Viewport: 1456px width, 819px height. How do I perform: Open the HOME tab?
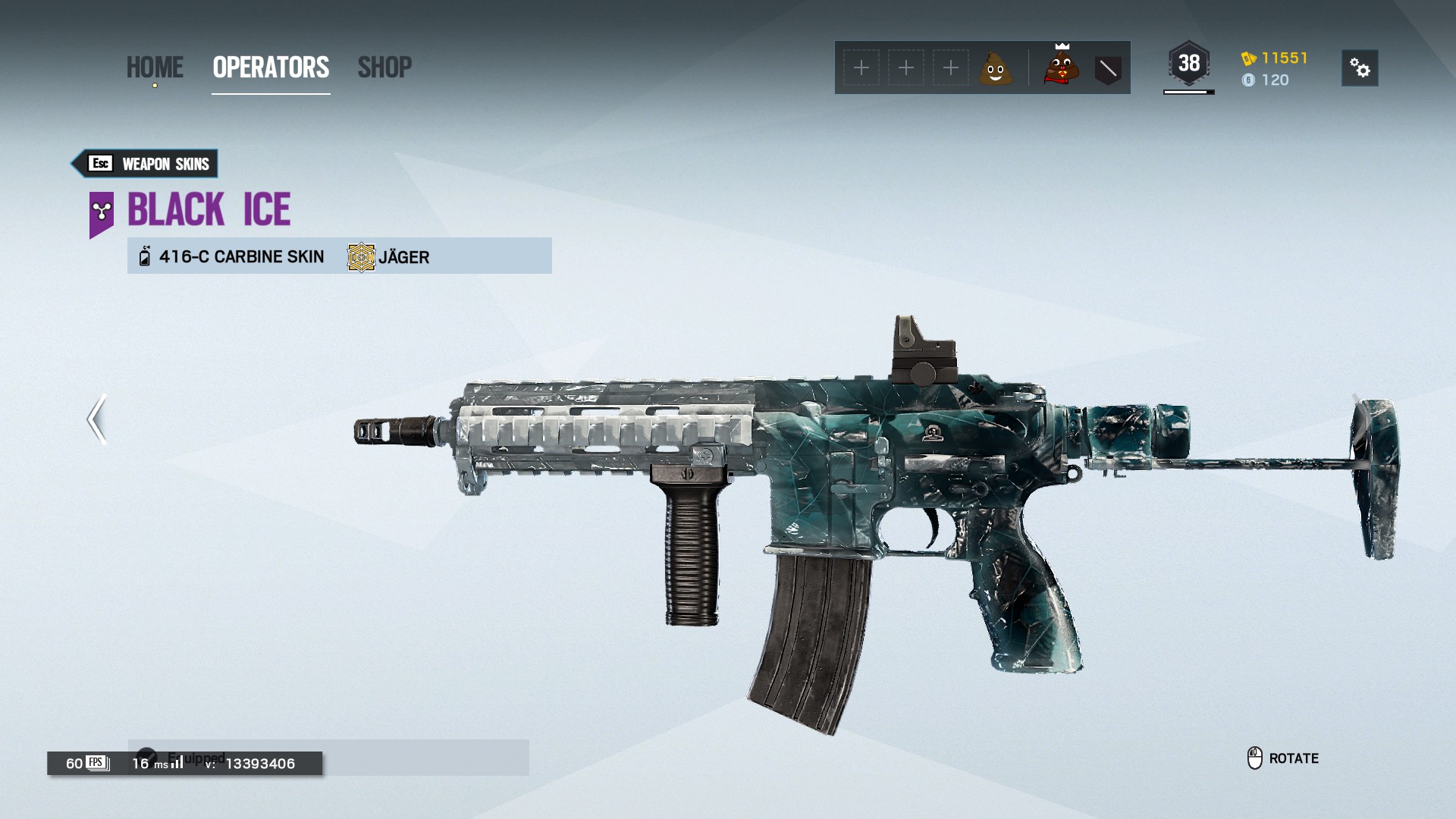[155, 67]
